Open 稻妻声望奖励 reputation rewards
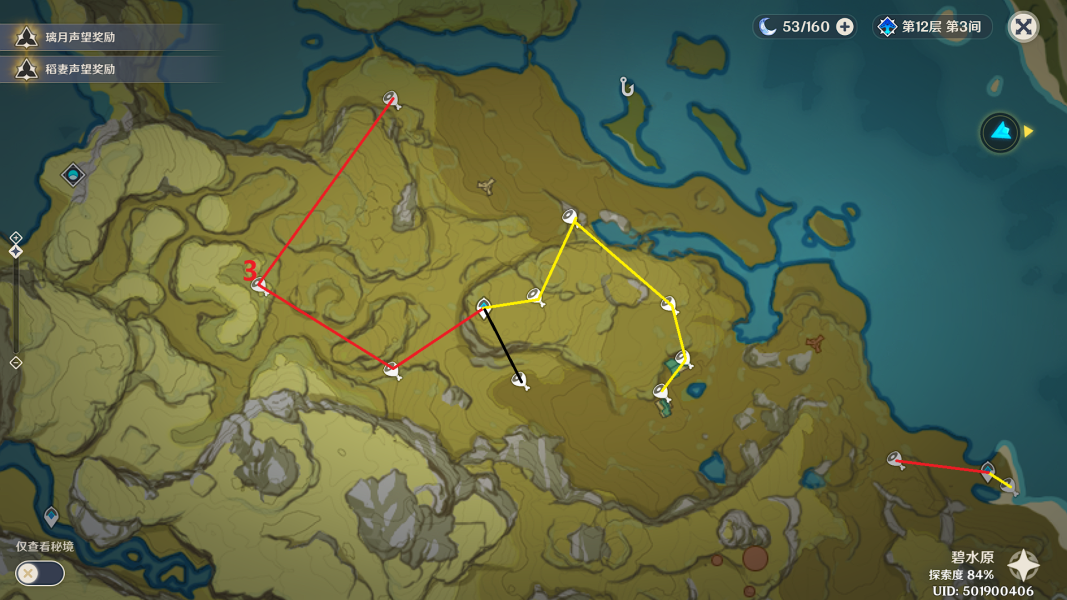 click(80, 69)
